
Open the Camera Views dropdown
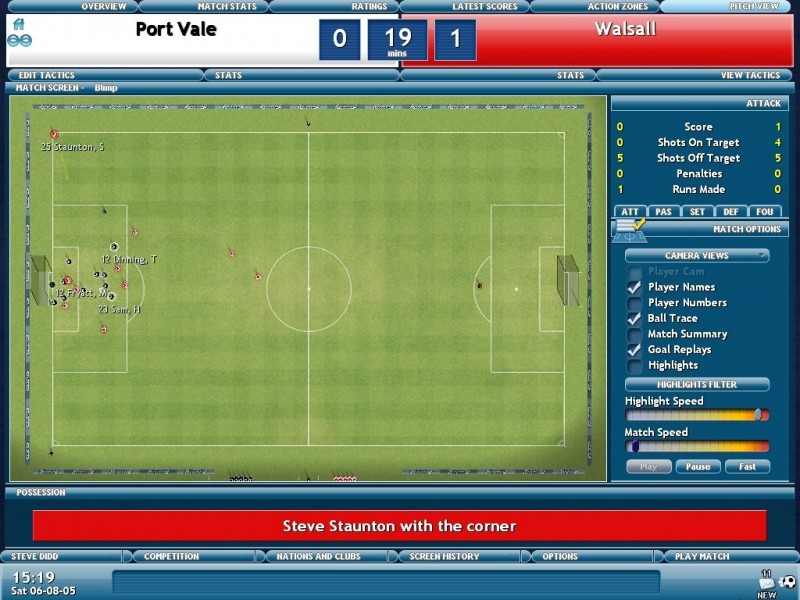pyautogui.click(x=697, y=255)
